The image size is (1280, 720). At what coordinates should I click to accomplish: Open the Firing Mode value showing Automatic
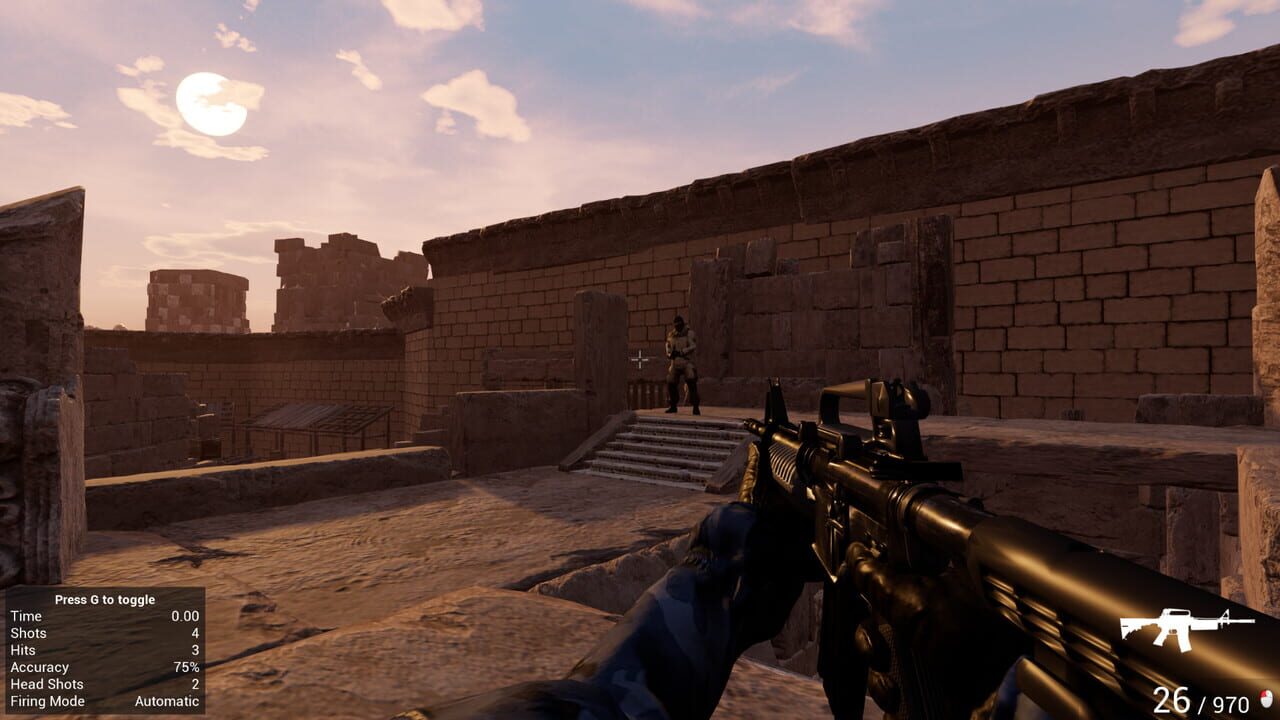(x=167, y=701)
